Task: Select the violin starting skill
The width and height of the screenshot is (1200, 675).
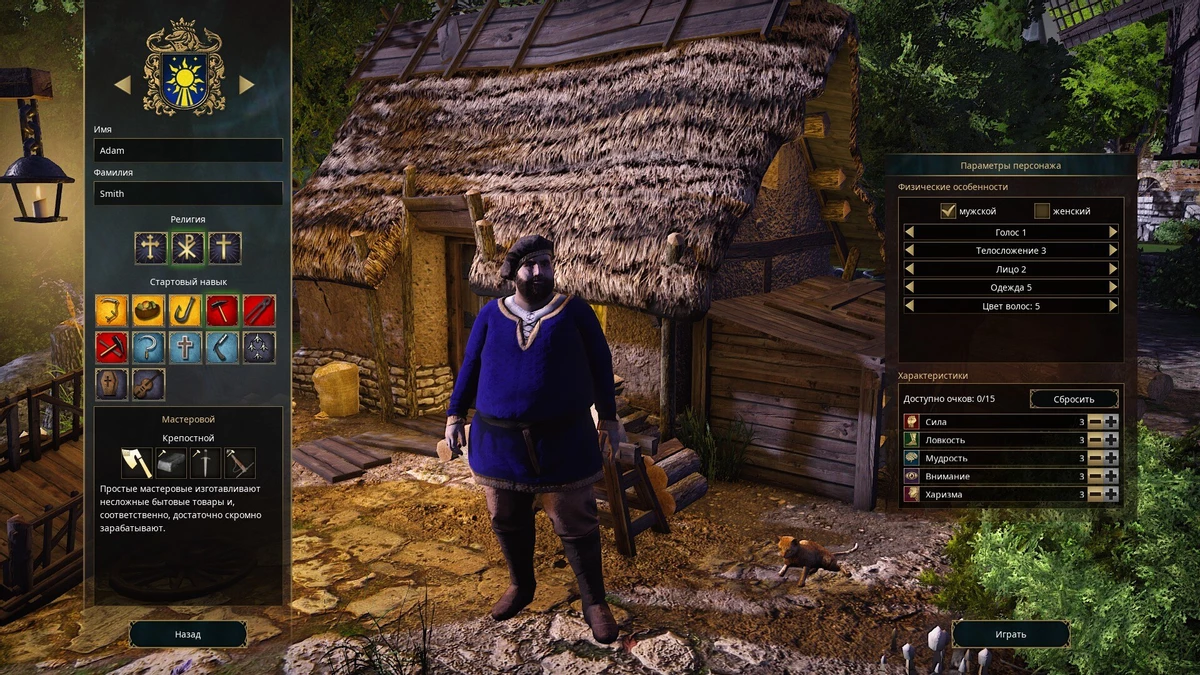Action: click(148, 384)
